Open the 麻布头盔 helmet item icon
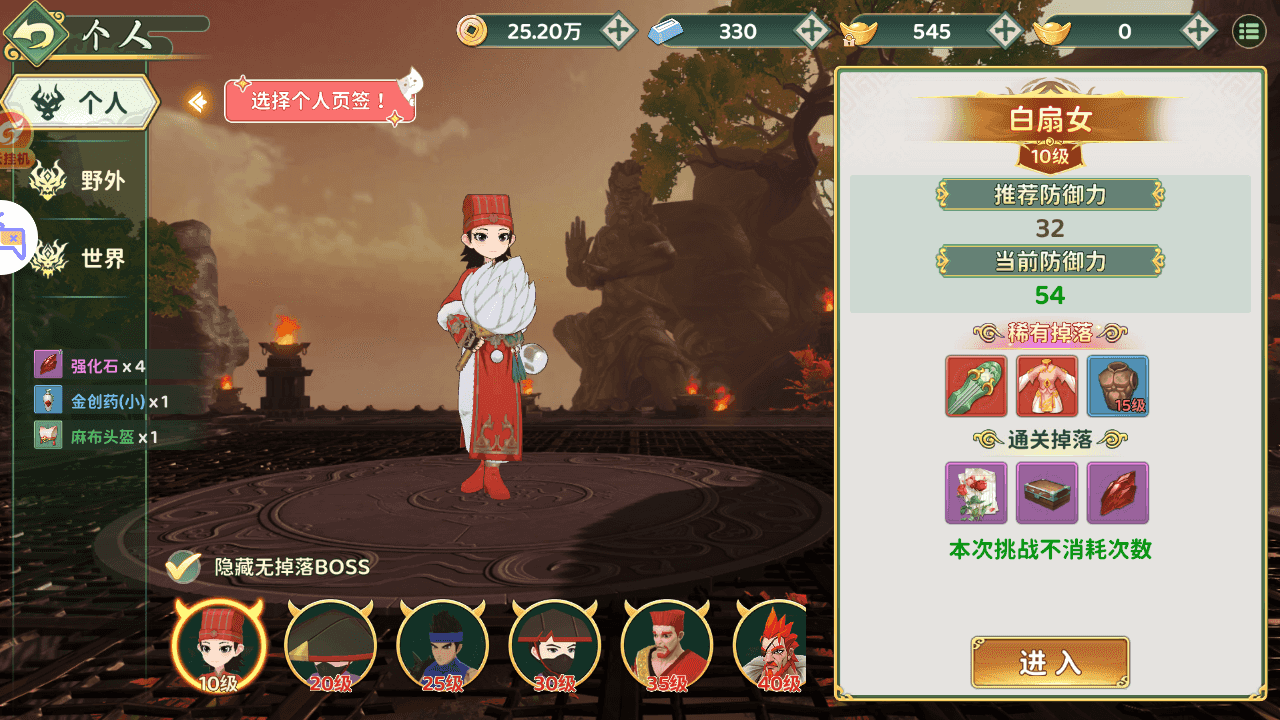This screenshot has height=720, width=1280. (x=47, y=434)
